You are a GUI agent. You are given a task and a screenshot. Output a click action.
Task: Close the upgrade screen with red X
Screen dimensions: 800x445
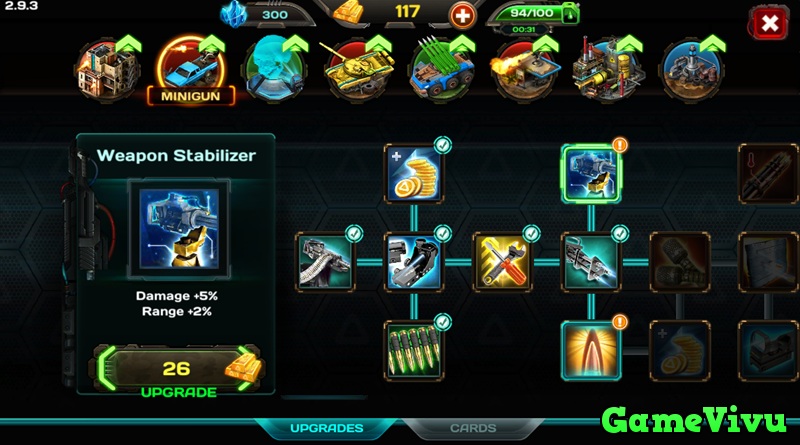pyautogui.click(x=769, y=23)
